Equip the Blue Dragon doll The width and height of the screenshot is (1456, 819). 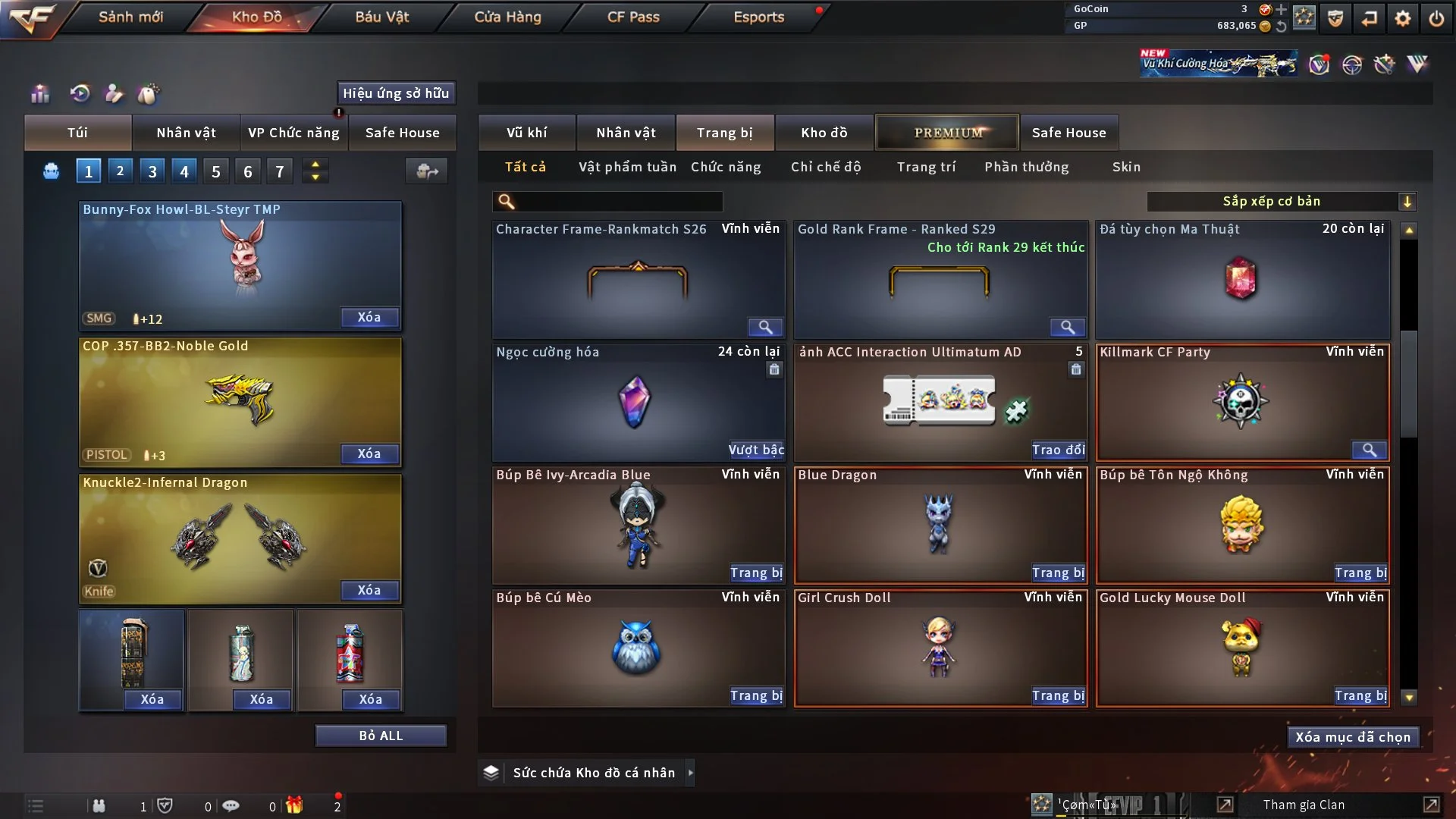tap(1058, 573)
